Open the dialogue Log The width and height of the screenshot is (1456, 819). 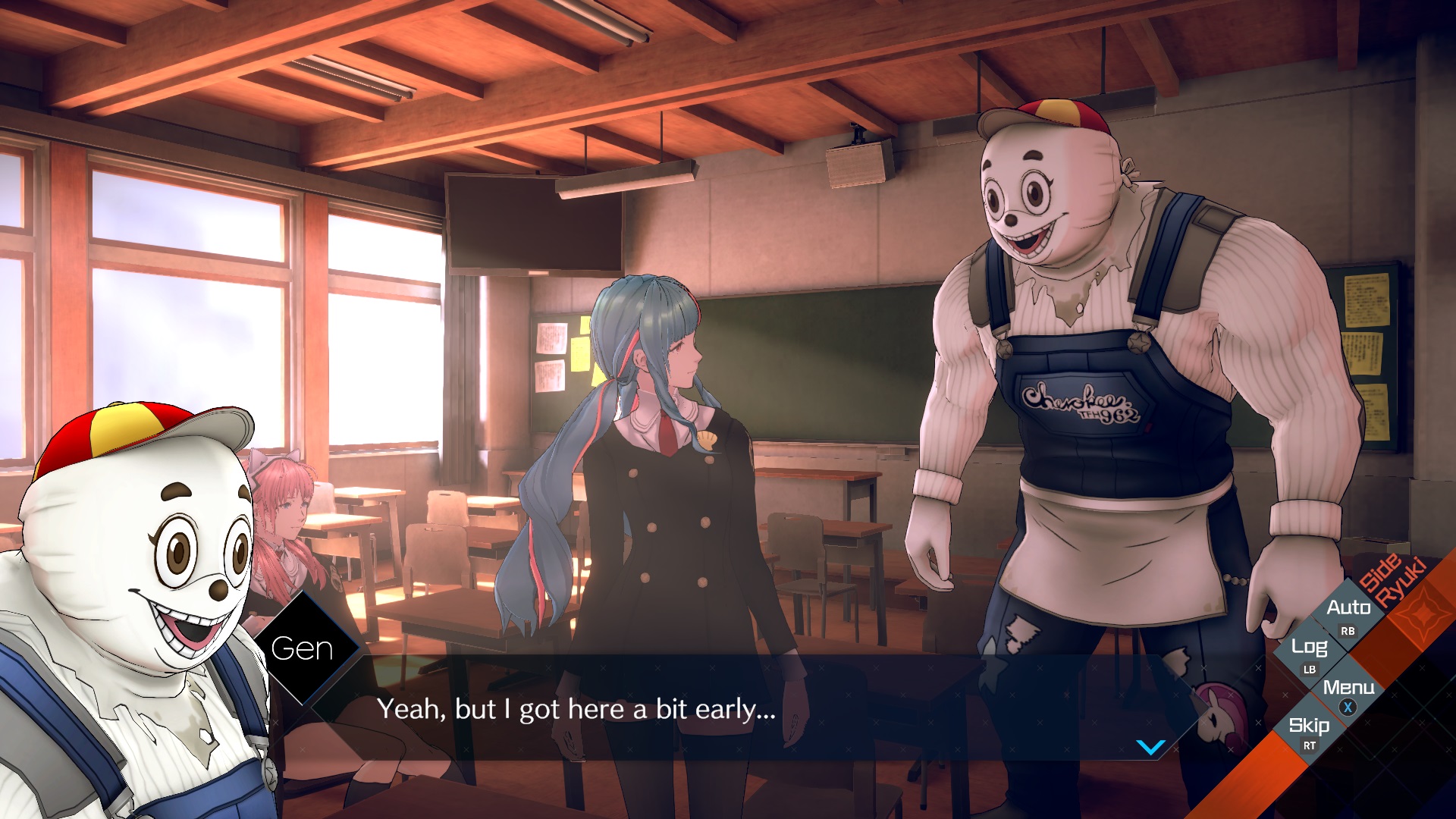point(1309,648)
